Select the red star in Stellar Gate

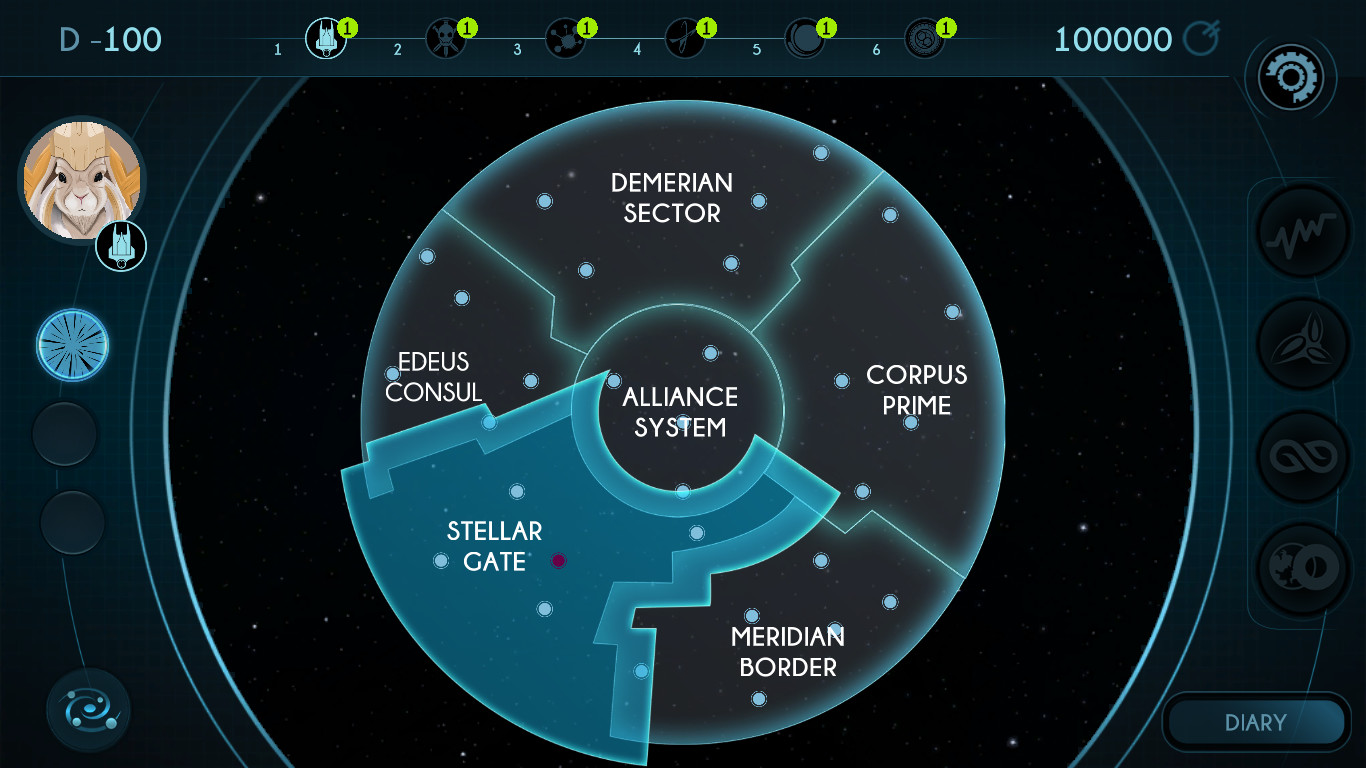[556, 561]
